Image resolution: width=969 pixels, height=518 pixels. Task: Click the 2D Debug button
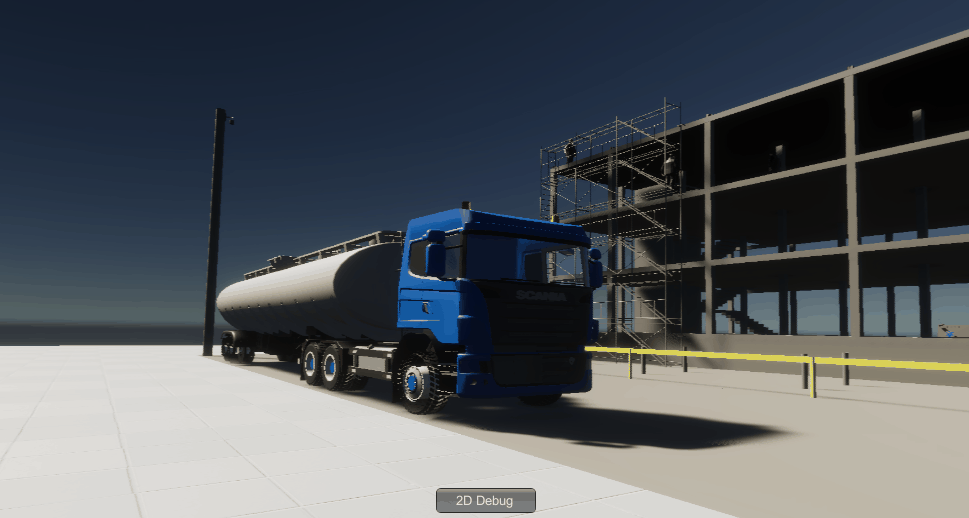485,500
